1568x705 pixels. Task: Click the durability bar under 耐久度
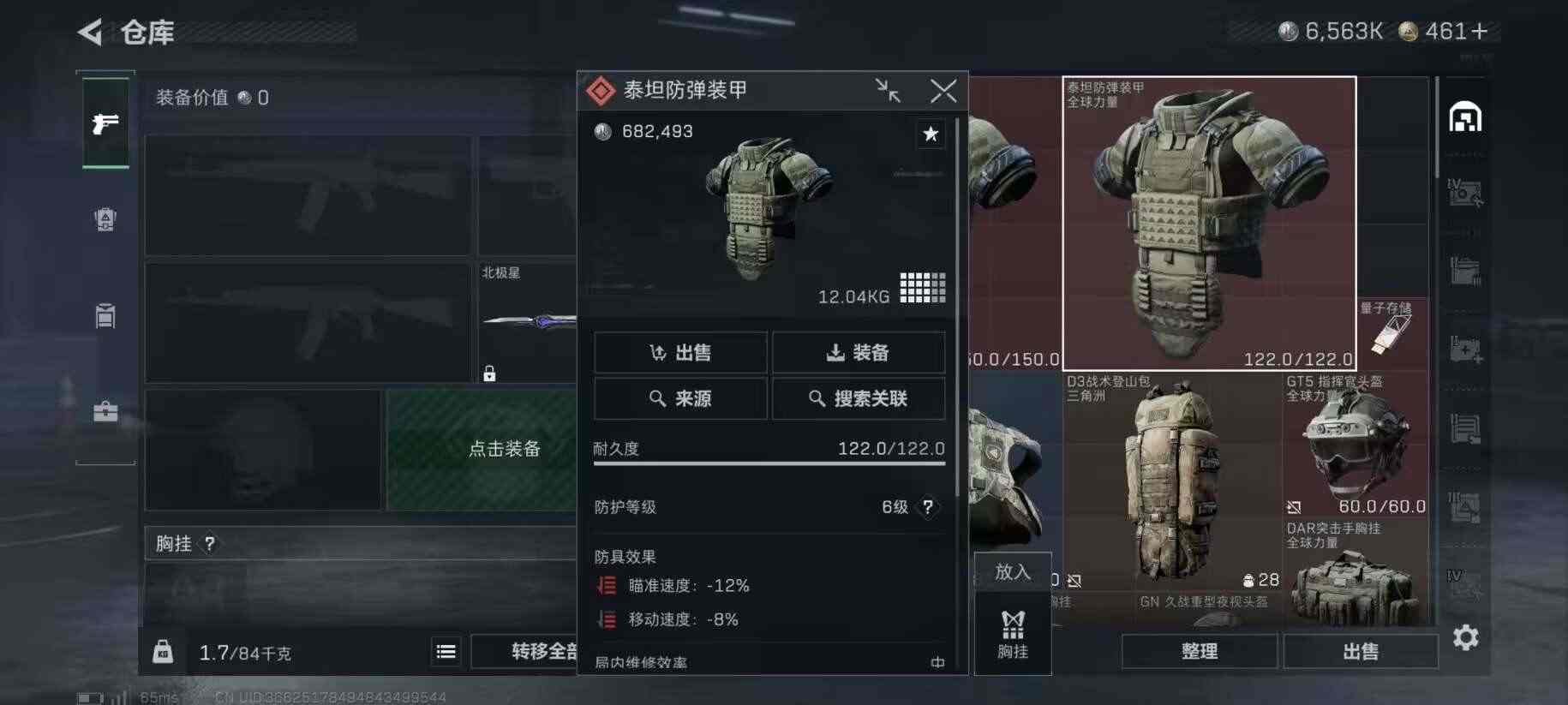point(769,464)
